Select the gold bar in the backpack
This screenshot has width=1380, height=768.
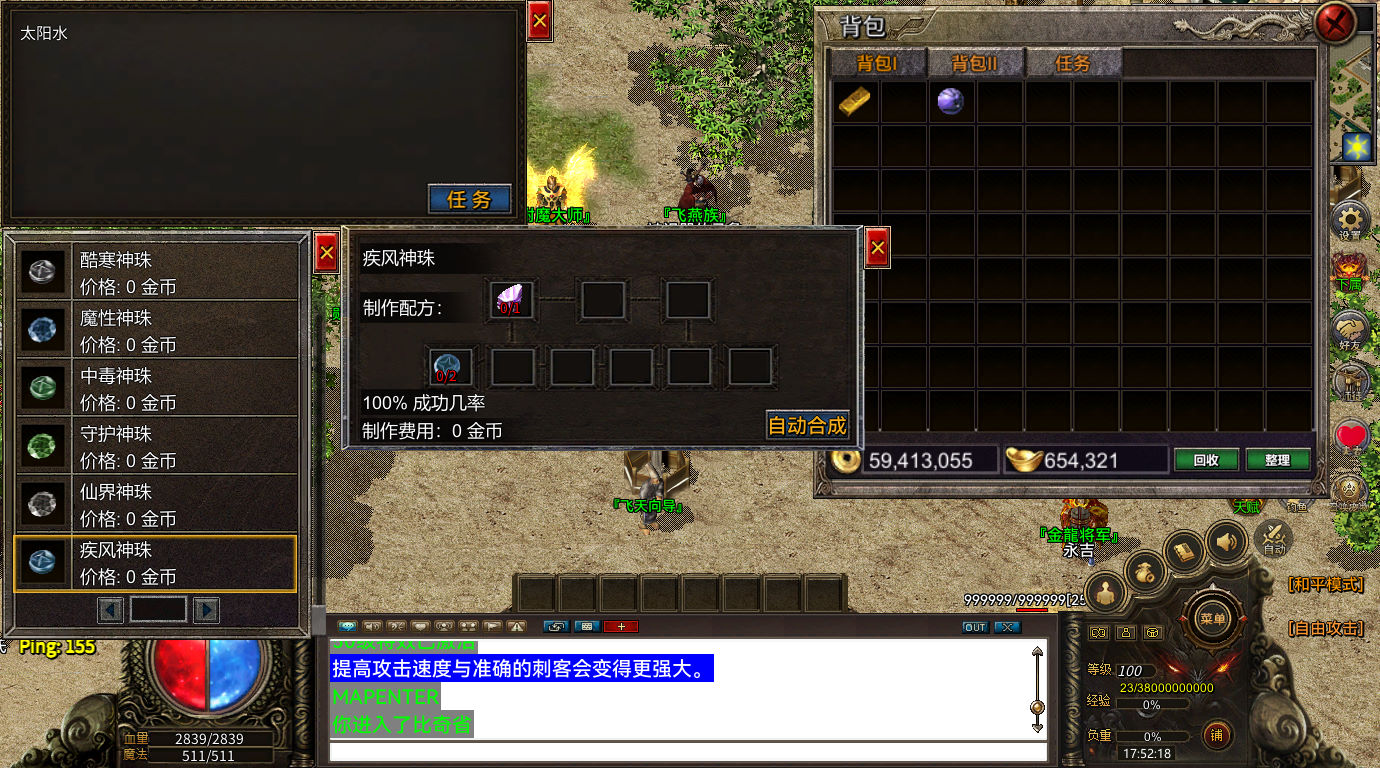click(854, 101)
